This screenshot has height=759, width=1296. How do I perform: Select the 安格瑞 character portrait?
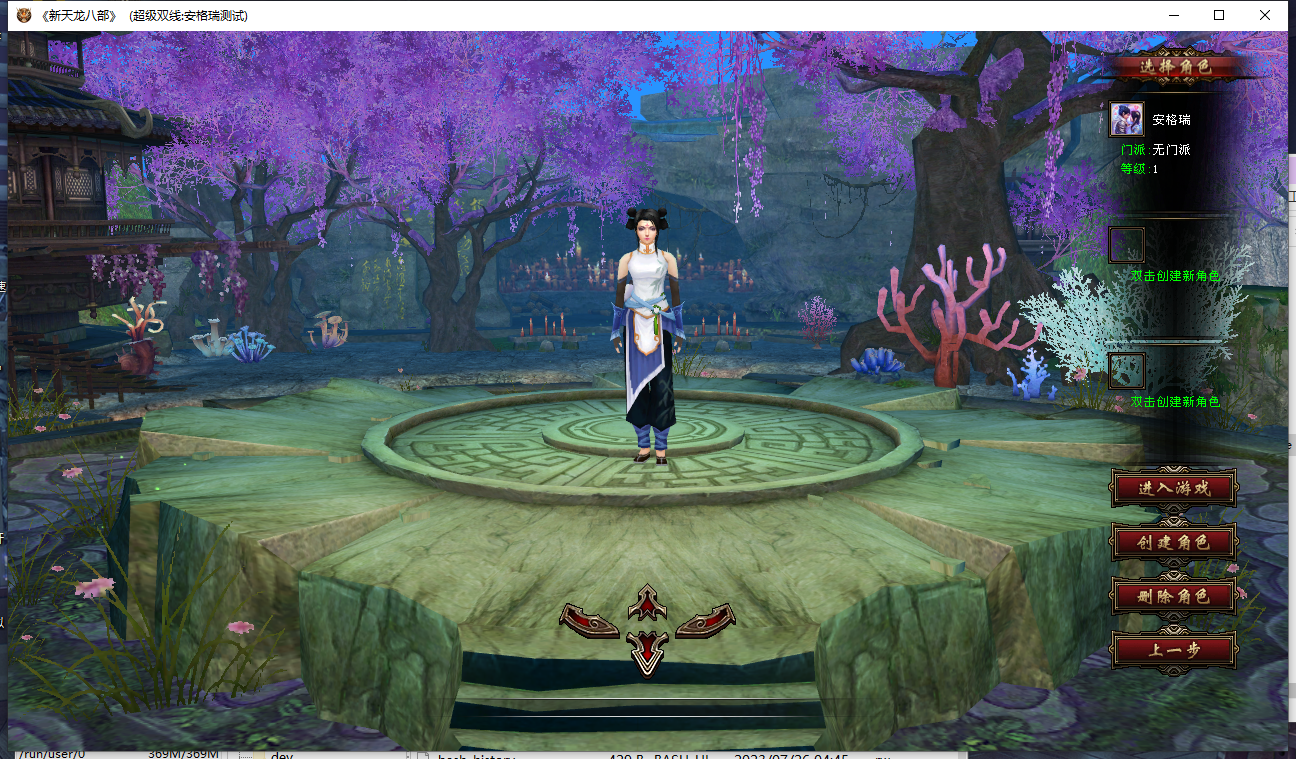point(1126,118)
